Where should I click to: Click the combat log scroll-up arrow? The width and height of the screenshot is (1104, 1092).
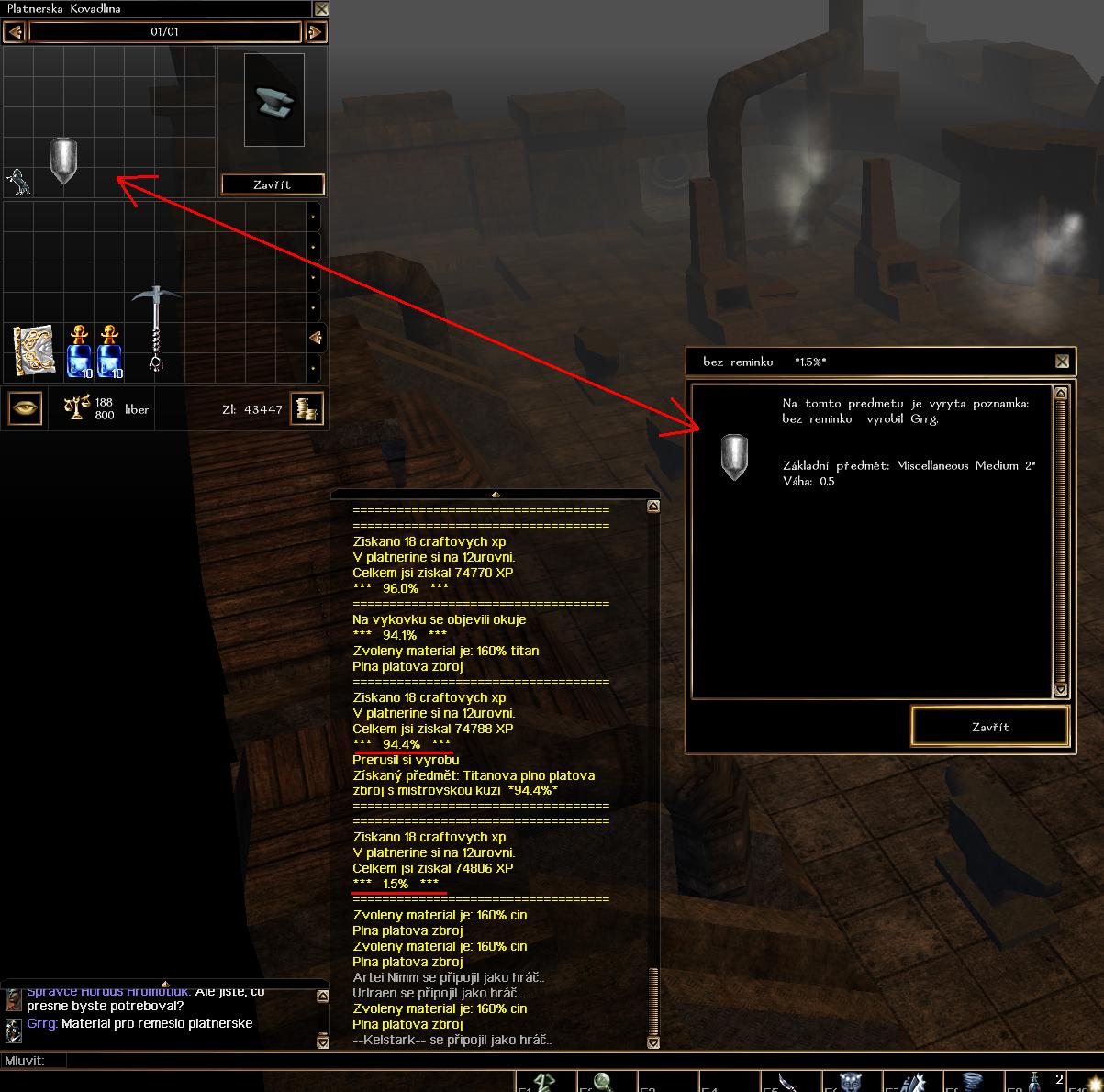tap(652, 506)
